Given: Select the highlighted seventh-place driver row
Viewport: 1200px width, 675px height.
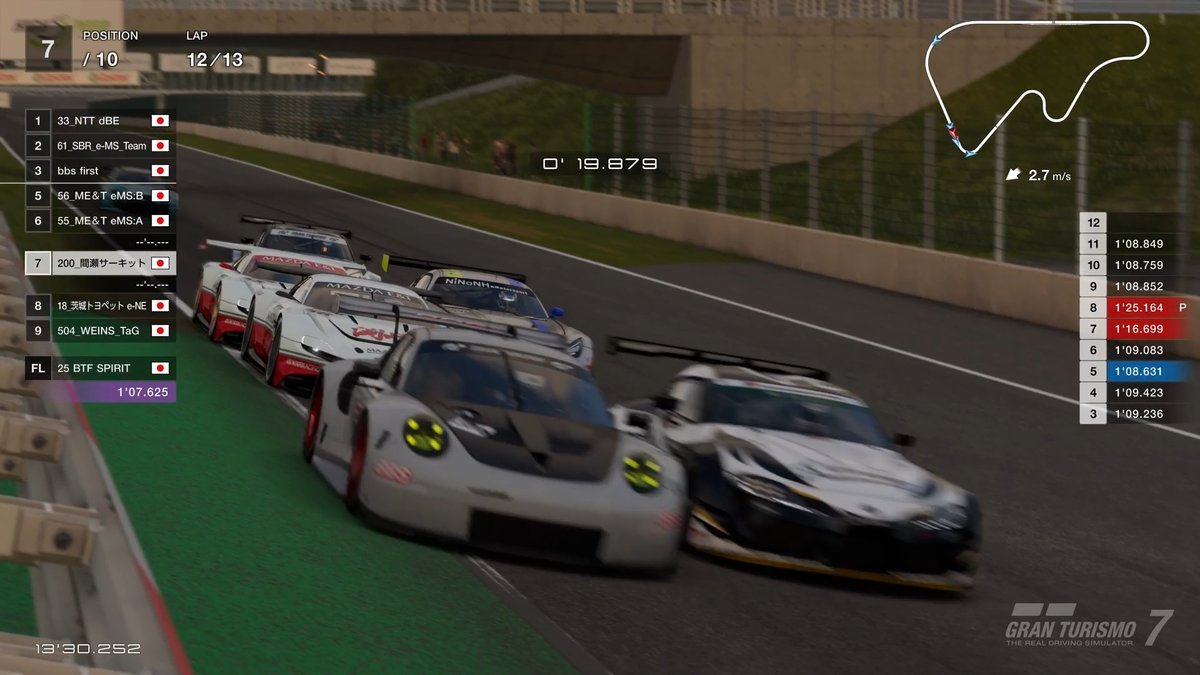Looking at the screenshot, I should point(100,264).
